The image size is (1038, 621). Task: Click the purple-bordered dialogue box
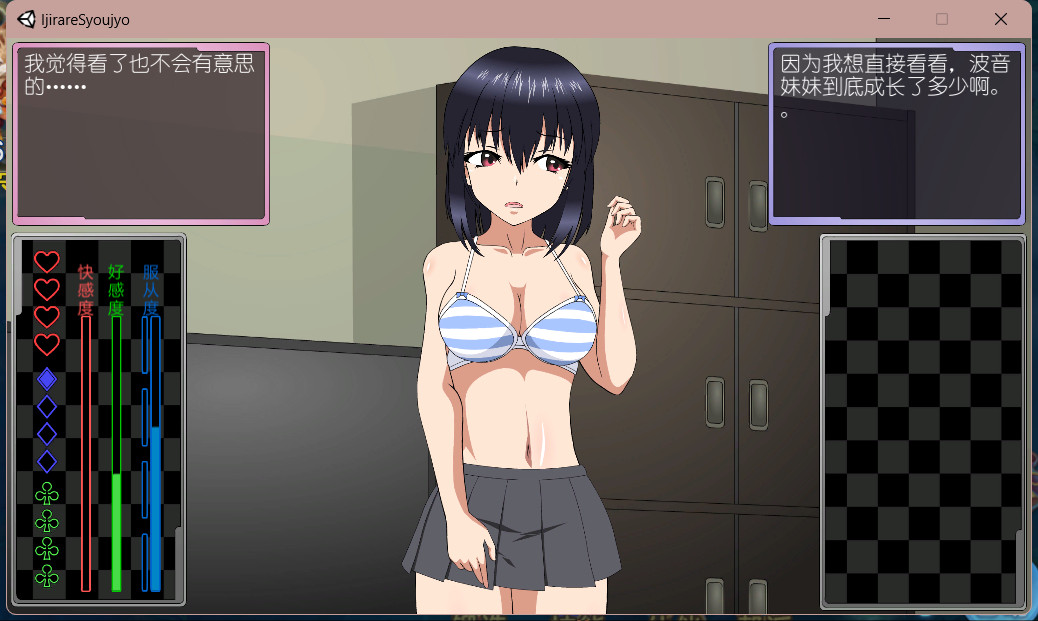[x=897, y=133]
